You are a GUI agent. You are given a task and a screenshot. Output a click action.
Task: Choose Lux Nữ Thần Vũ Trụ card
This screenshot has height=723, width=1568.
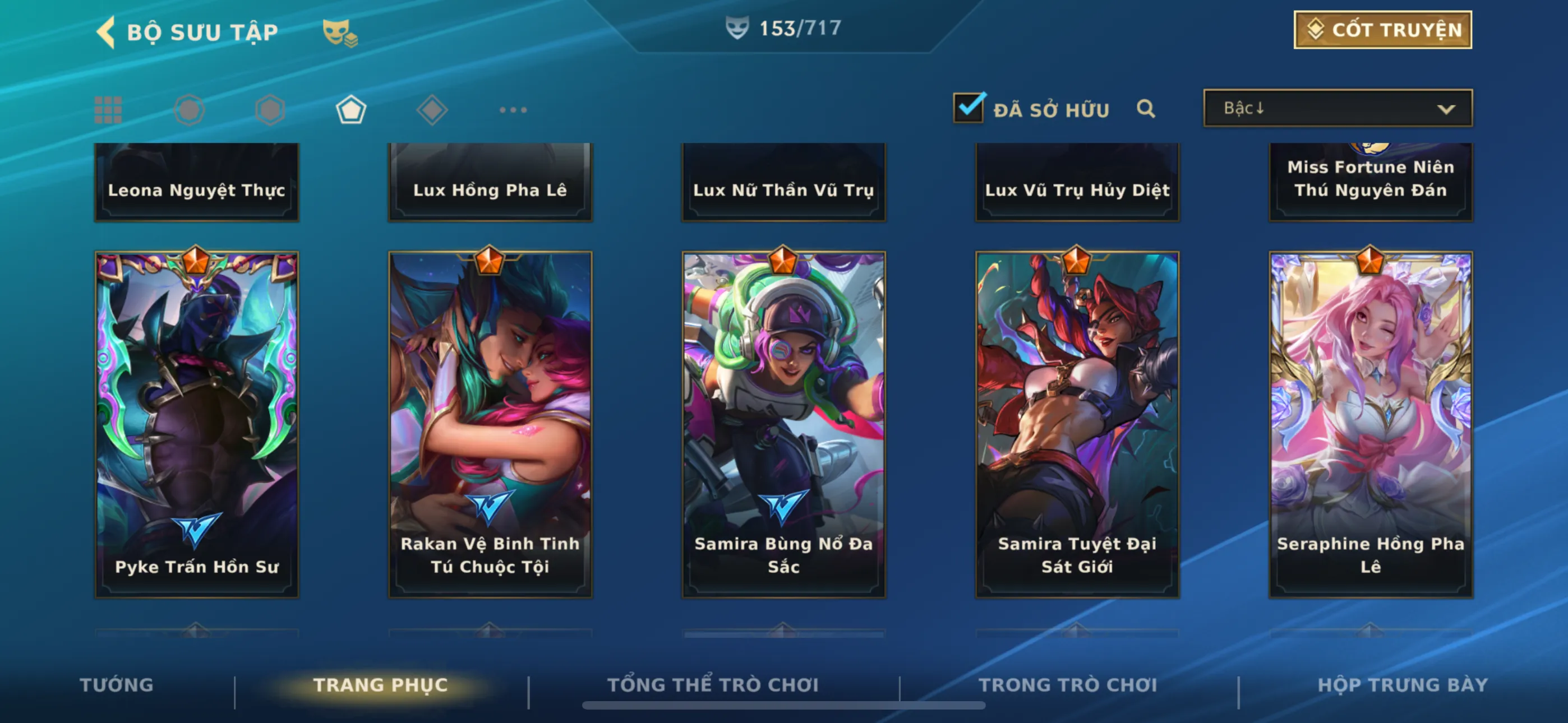783,182
